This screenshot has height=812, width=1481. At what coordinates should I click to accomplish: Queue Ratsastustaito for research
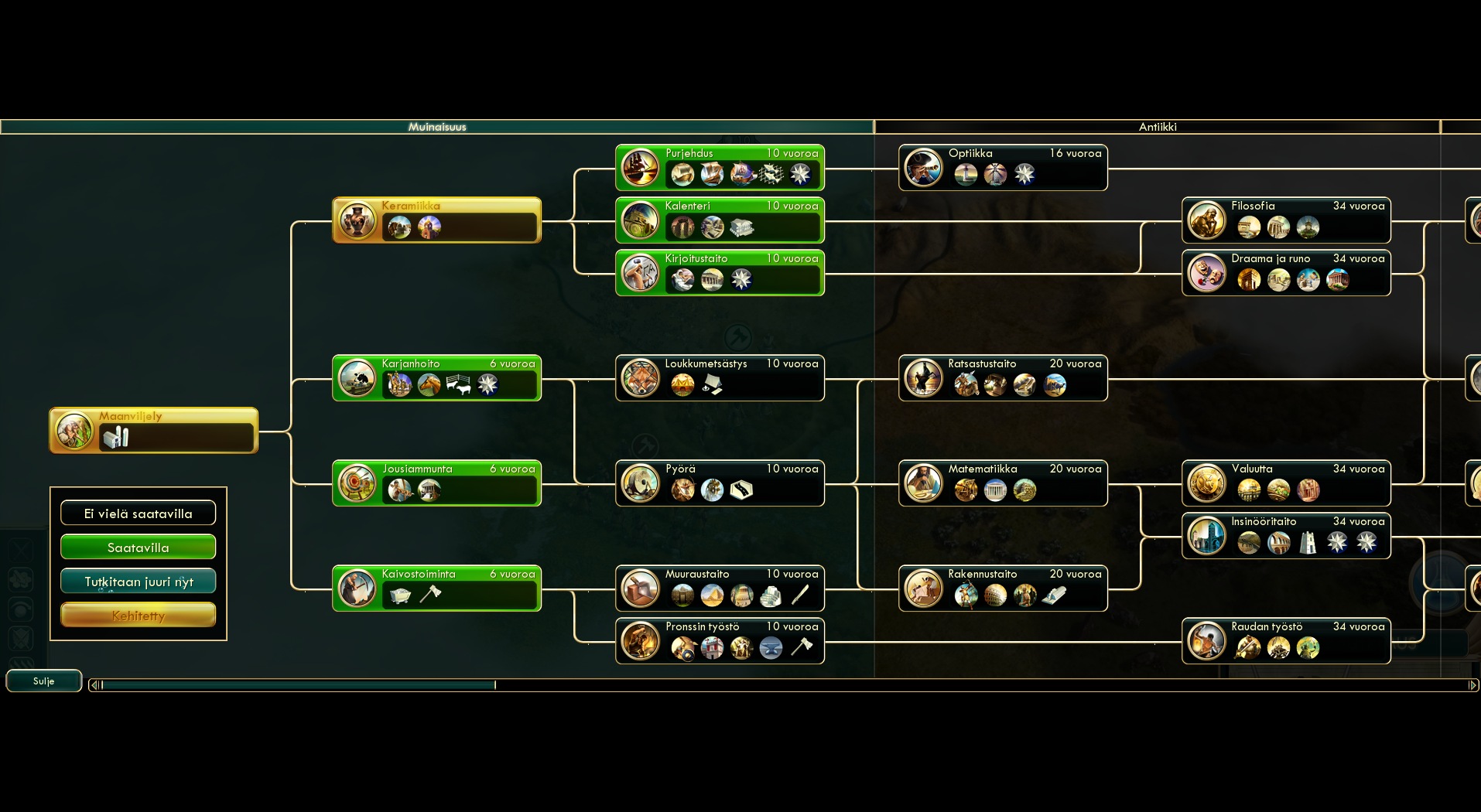tap(1002, 377)
